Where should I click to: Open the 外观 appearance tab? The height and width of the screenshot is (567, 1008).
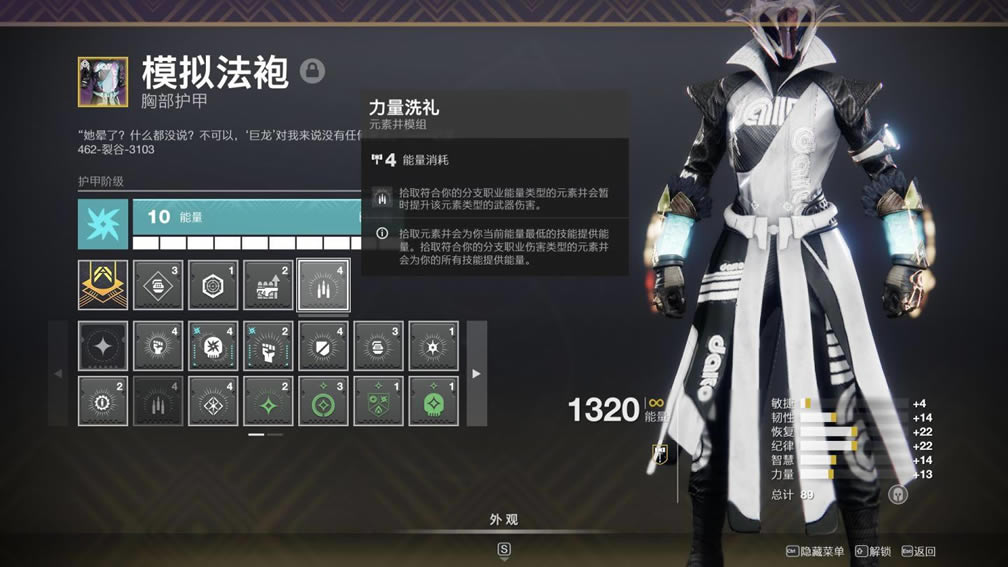[x=504, y=520]
